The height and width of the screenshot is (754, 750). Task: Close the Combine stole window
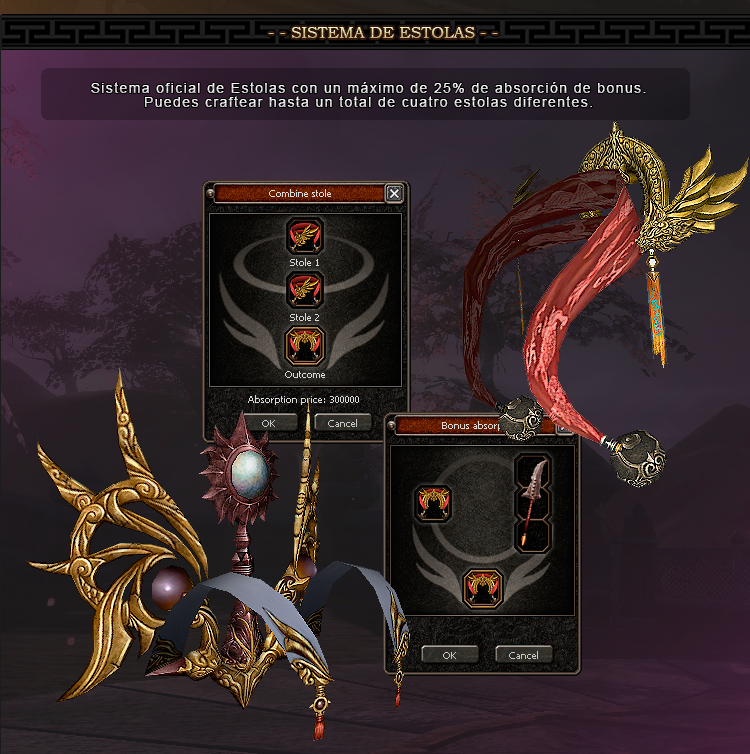click(394, 194)
